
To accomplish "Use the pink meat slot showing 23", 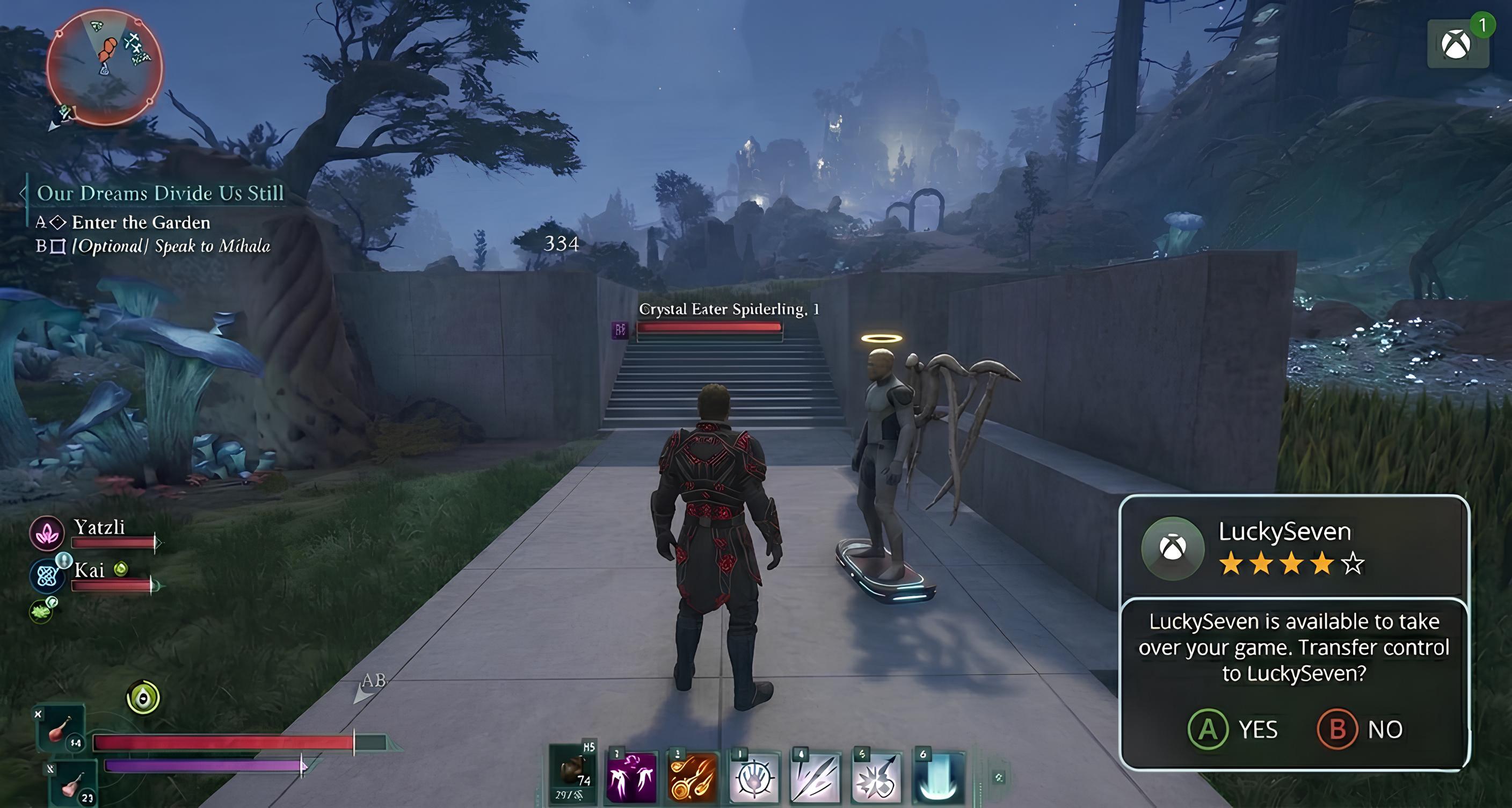I will tap(73, 783).
